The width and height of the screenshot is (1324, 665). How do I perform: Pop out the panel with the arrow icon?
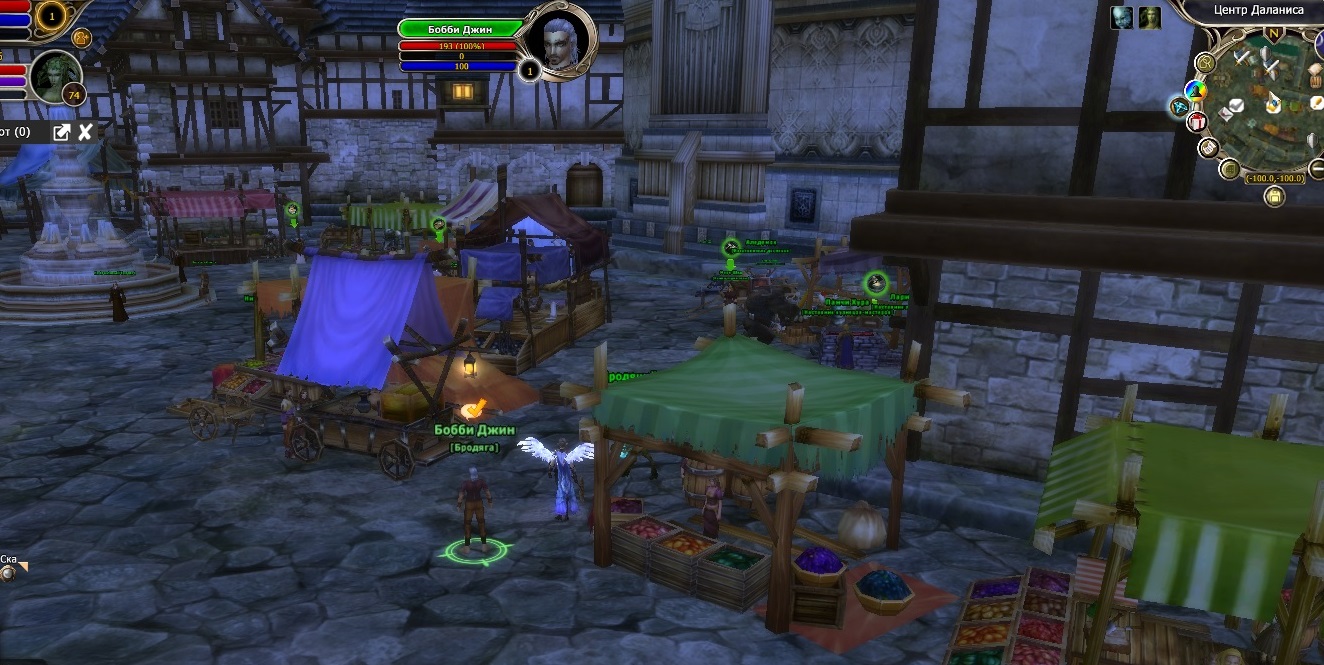pyautogui.click(x=62, y=132)
